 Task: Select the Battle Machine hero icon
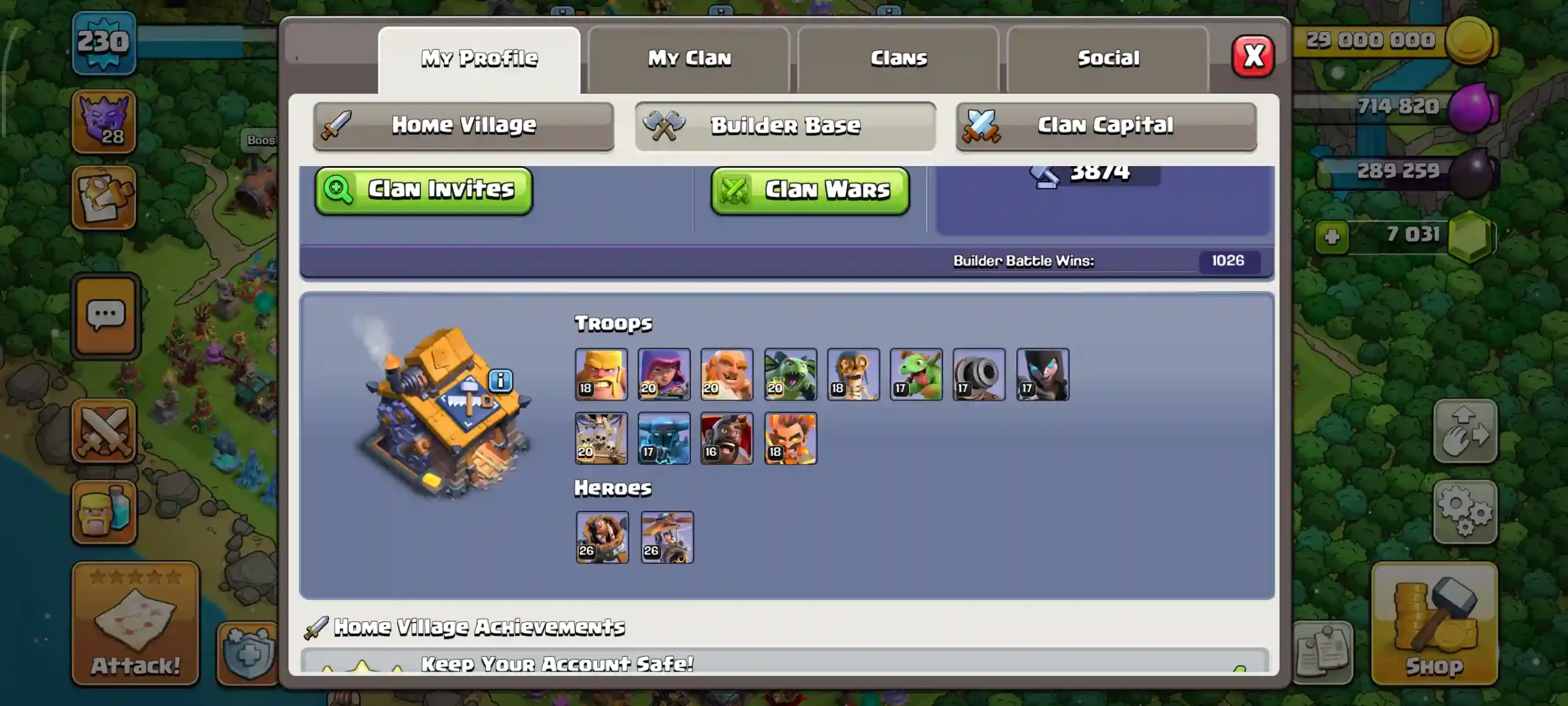click(x=601, y=537)
